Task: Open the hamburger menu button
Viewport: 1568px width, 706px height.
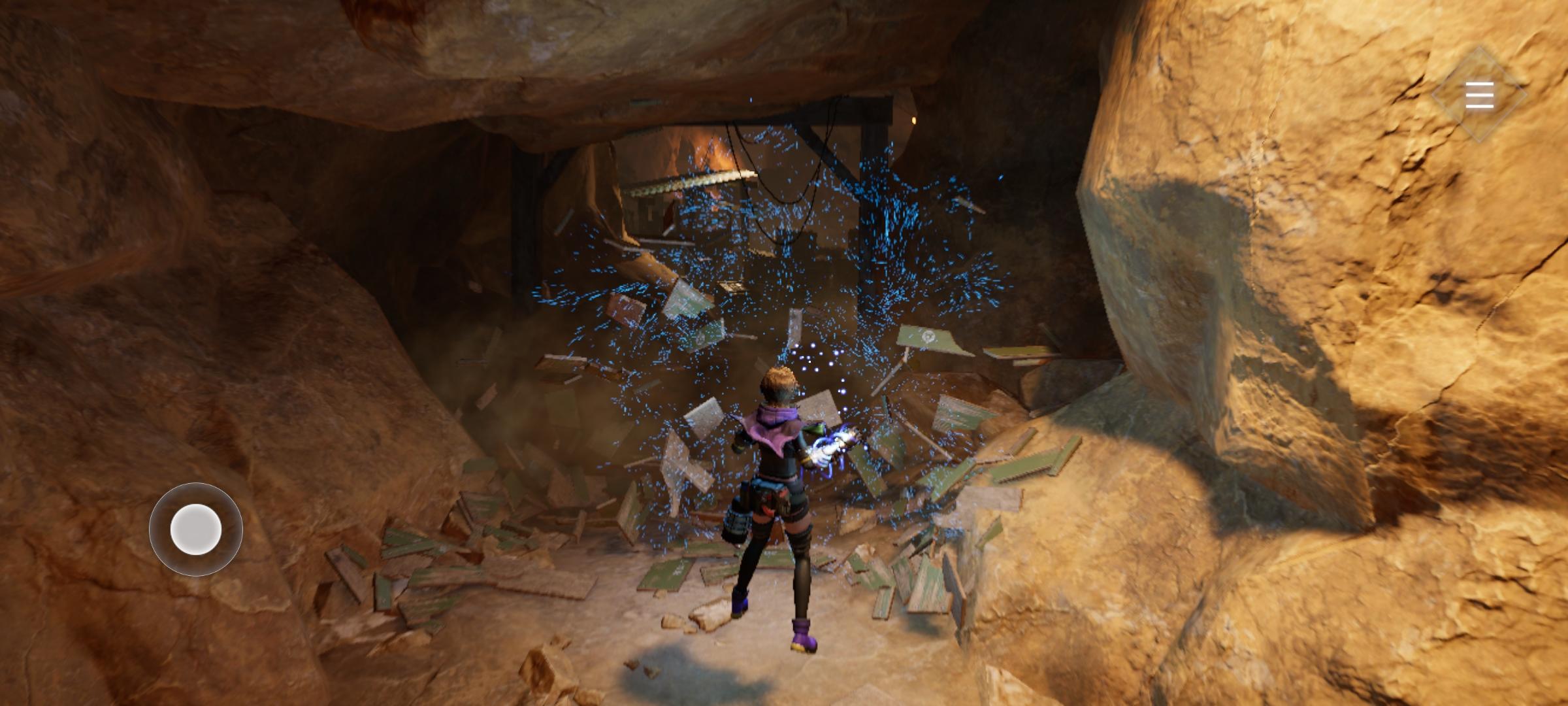Action: (1479, 95)
